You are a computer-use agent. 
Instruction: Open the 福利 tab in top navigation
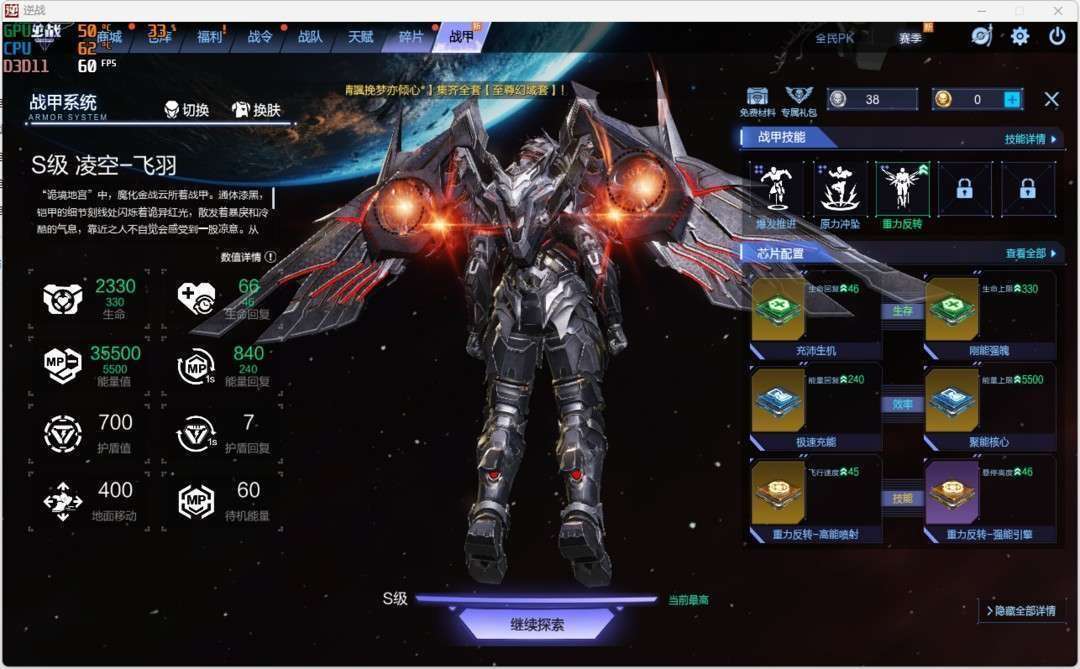point(210,37)
